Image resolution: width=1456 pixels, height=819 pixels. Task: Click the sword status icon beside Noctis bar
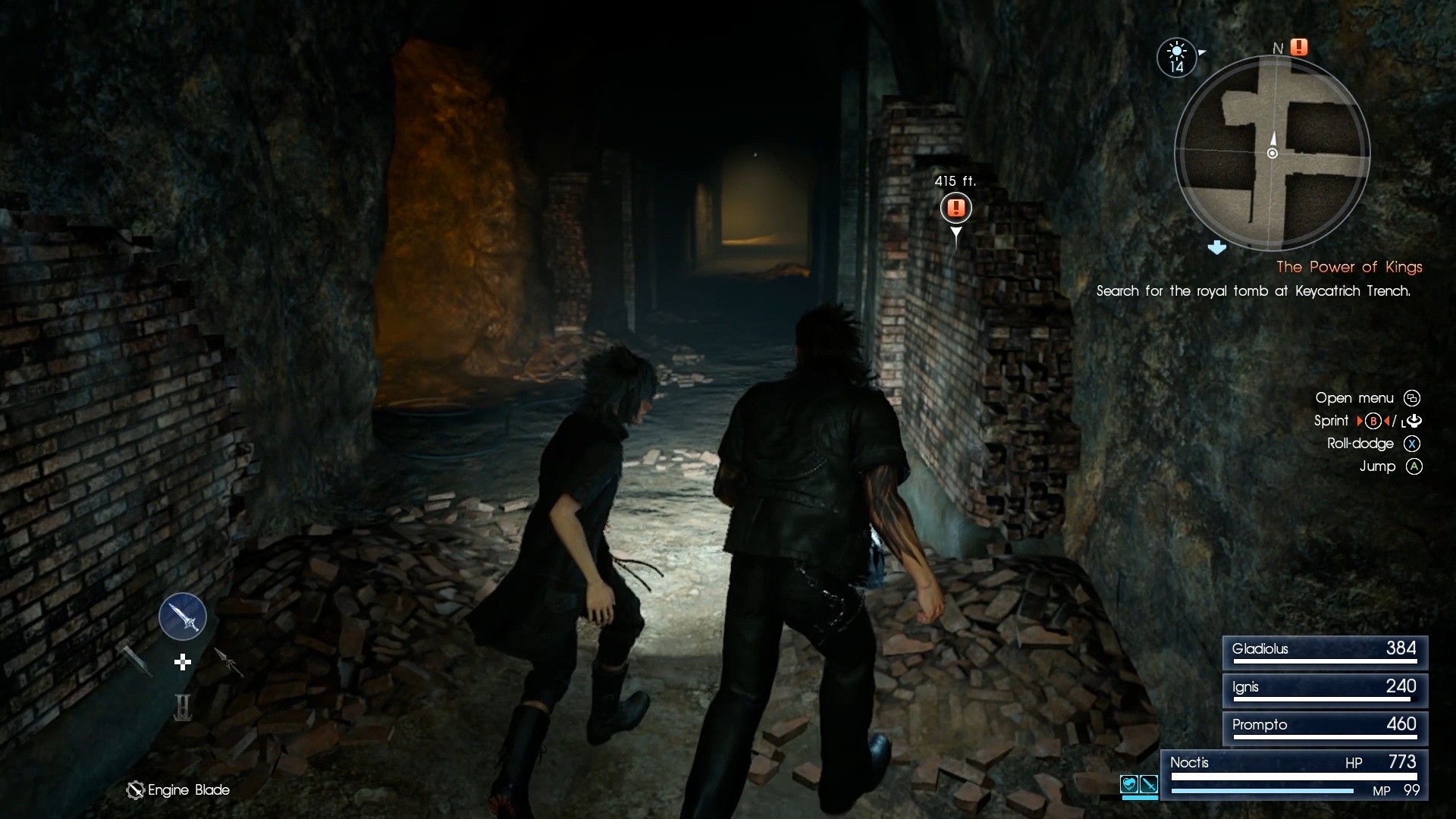1149,784
